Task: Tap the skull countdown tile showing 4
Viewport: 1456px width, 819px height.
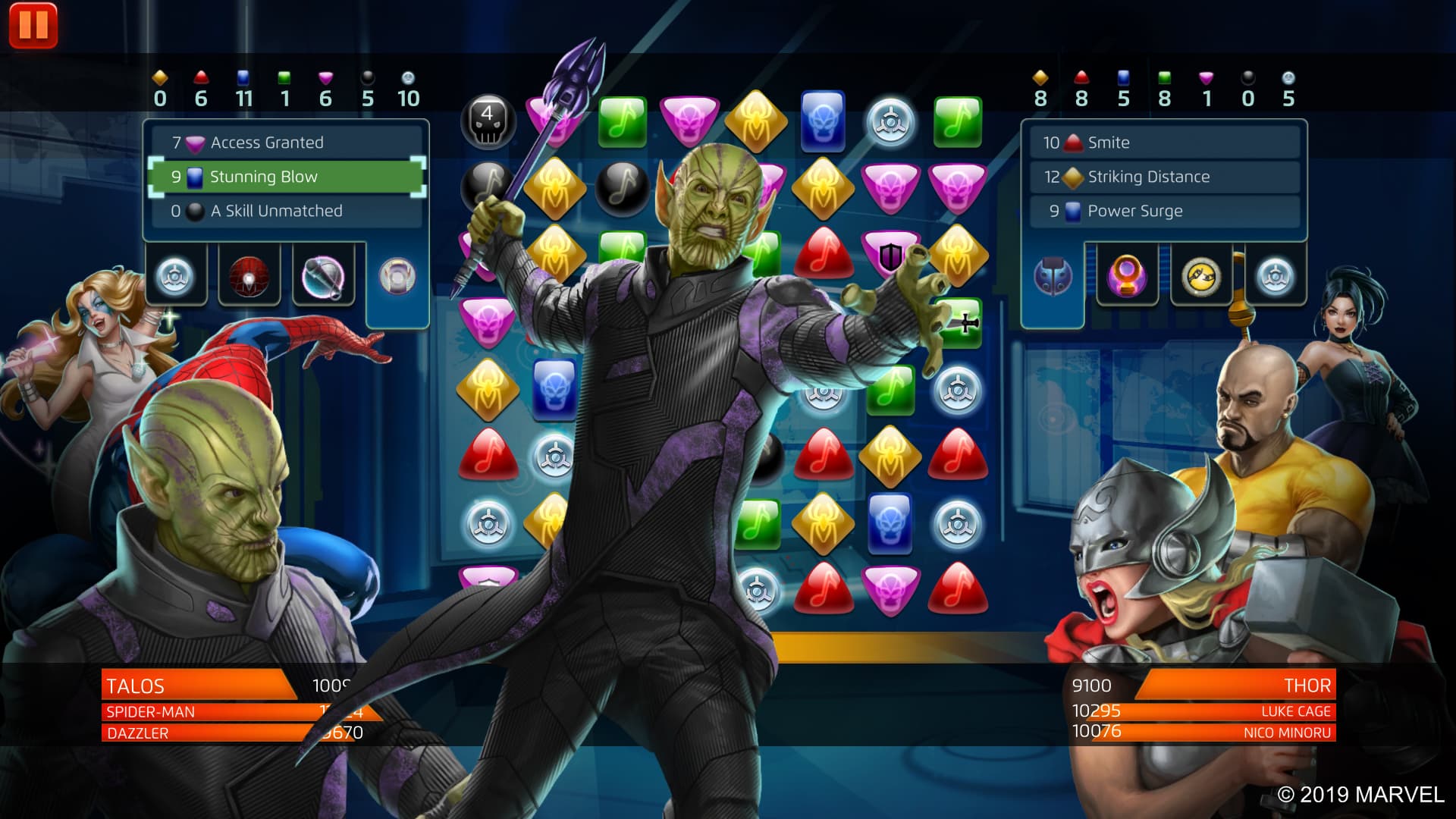Action: pos(488,121)
